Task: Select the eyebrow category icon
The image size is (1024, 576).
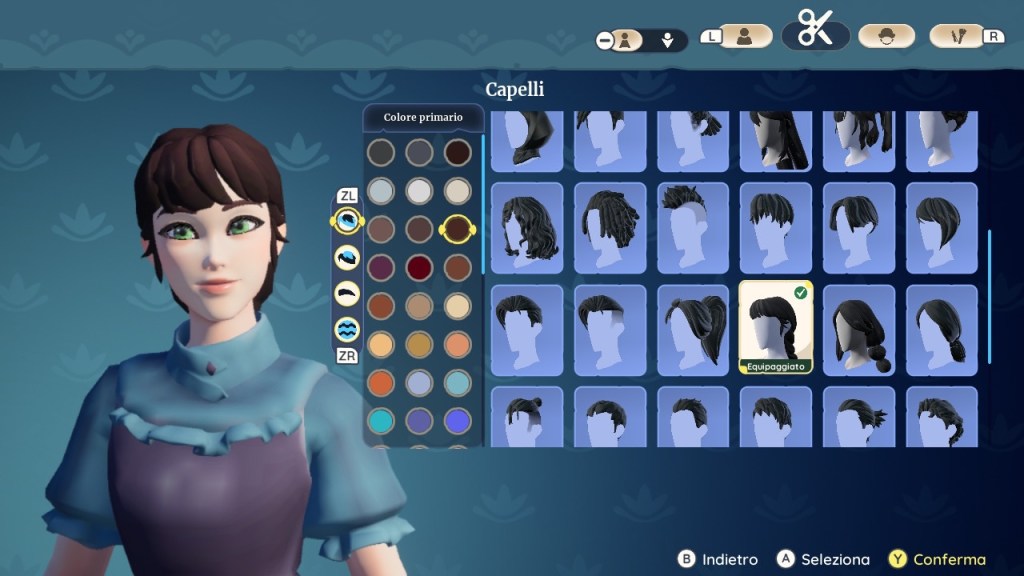Action: coord(347,293)
